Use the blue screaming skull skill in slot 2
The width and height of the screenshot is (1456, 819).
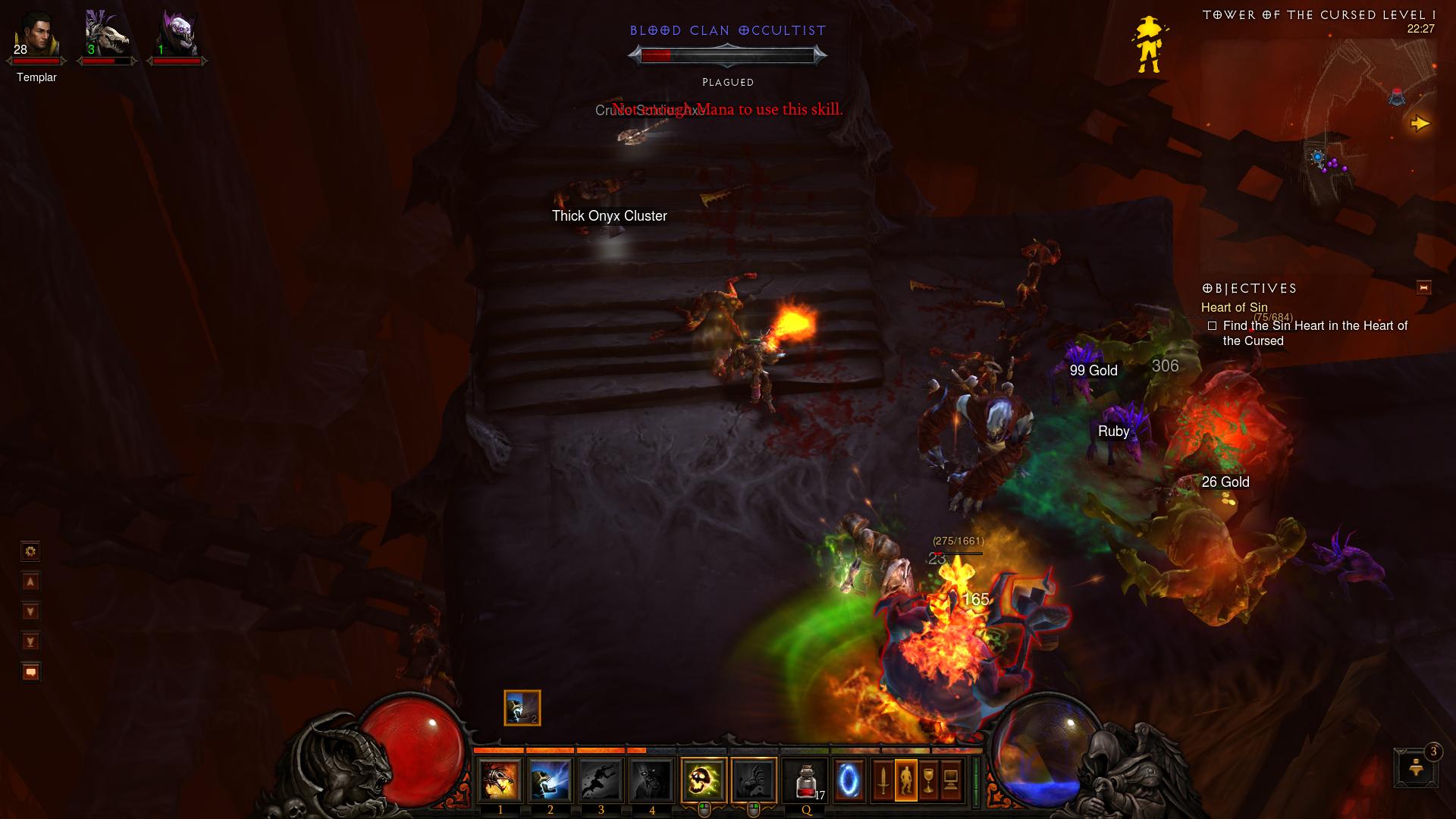click(x=550, y=780)
